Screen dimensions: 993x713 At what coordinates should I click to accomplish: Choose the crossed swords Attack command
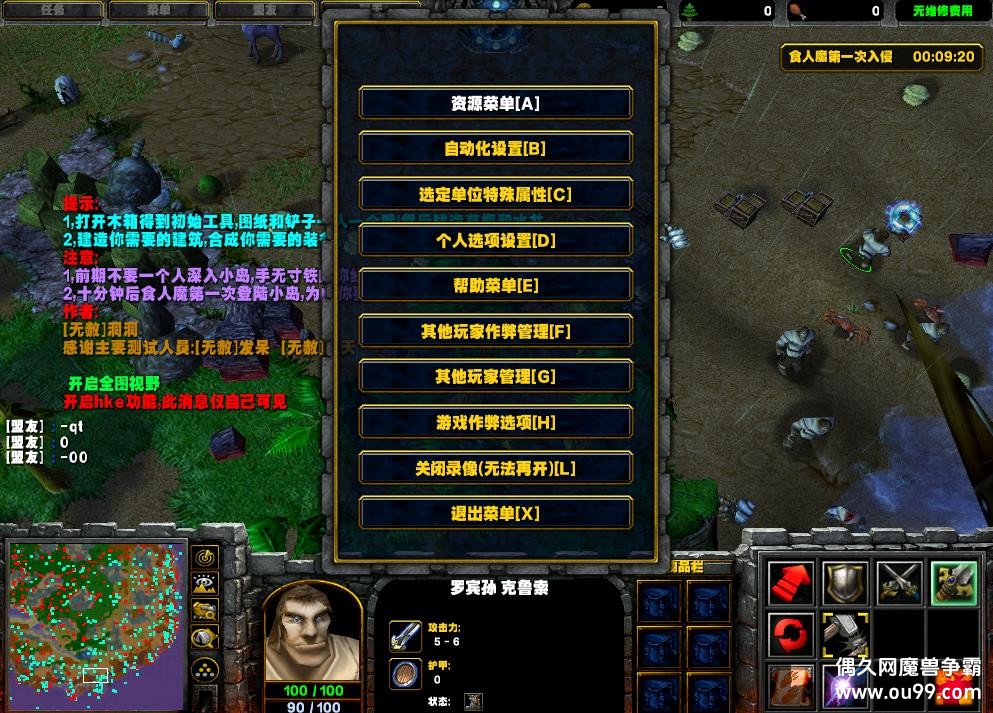[x=899, y=583]
